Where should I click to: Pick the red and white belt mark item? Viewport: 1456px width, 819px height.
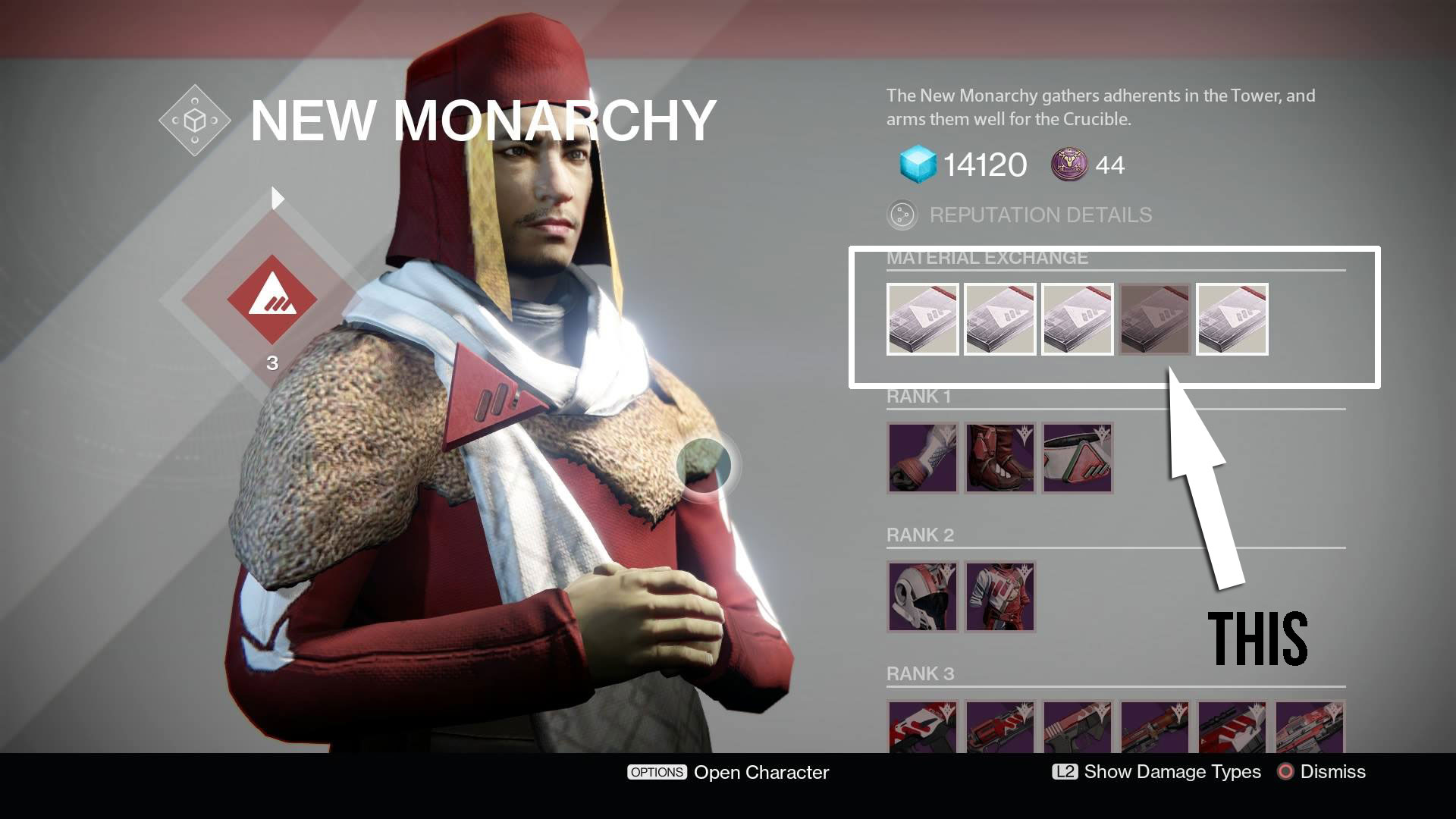[1077, 458]
